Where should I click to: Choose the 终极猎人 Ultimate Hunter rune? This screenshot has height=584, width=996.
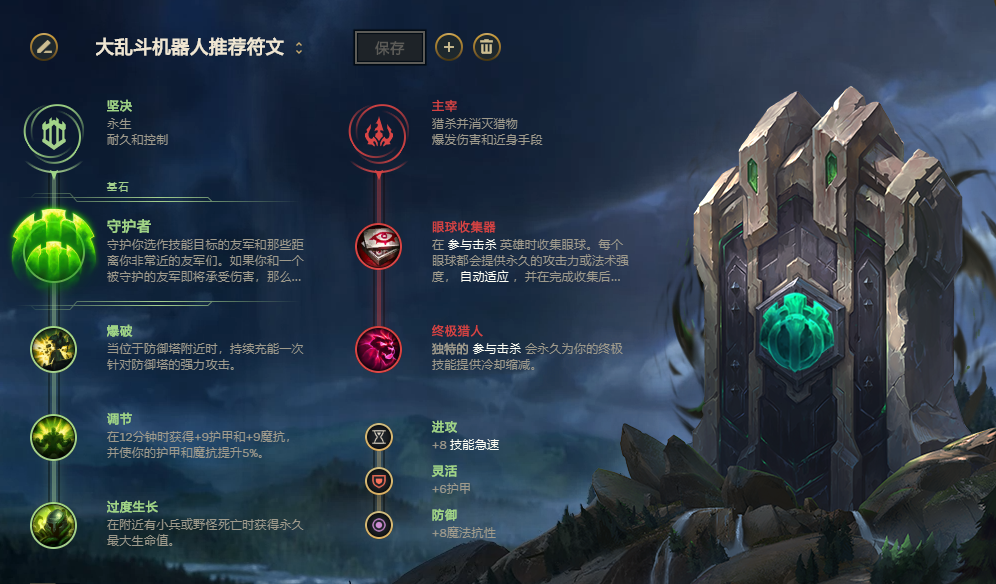point(378,349)
